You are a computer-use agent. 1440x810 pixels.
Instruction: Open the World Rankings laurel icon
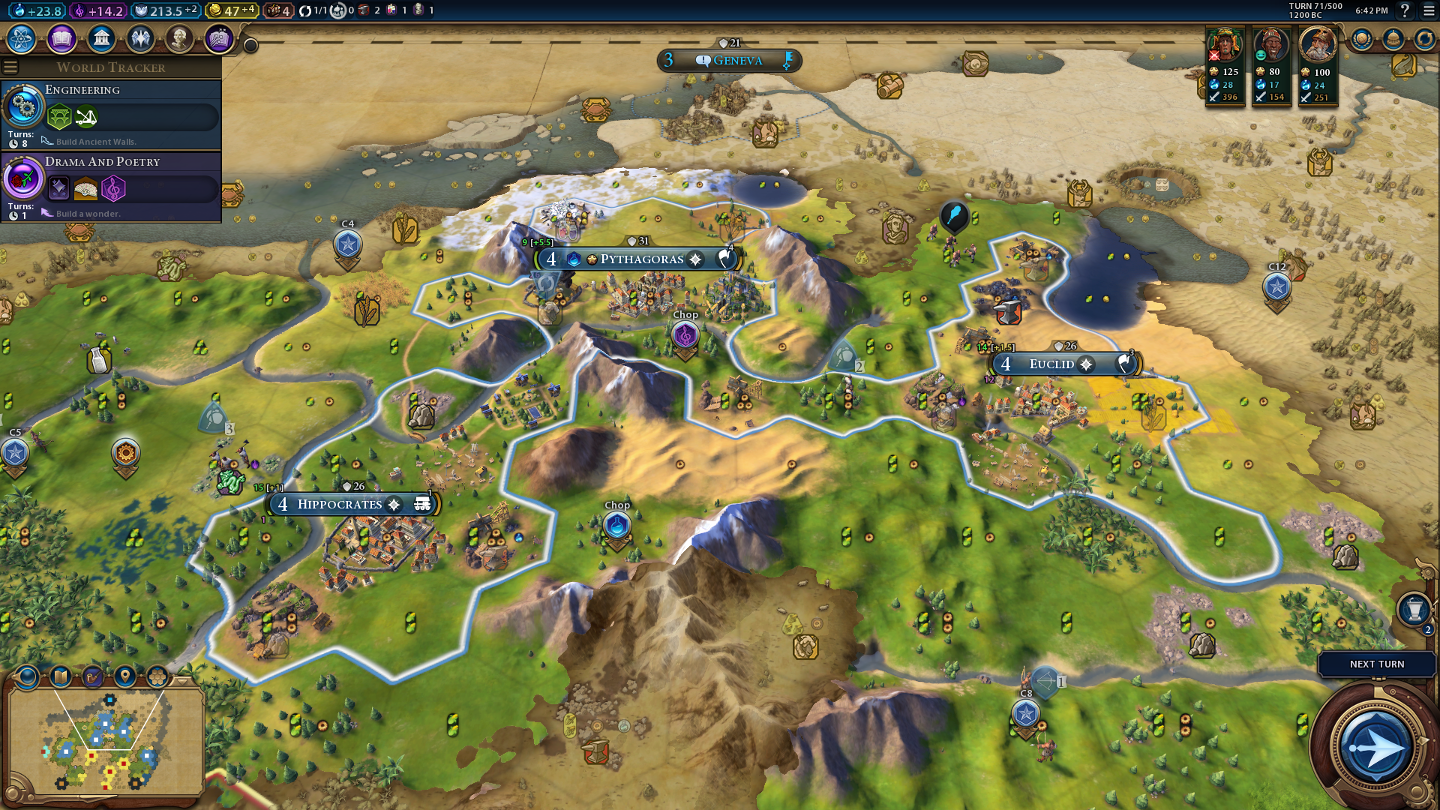pos(1362,39)
